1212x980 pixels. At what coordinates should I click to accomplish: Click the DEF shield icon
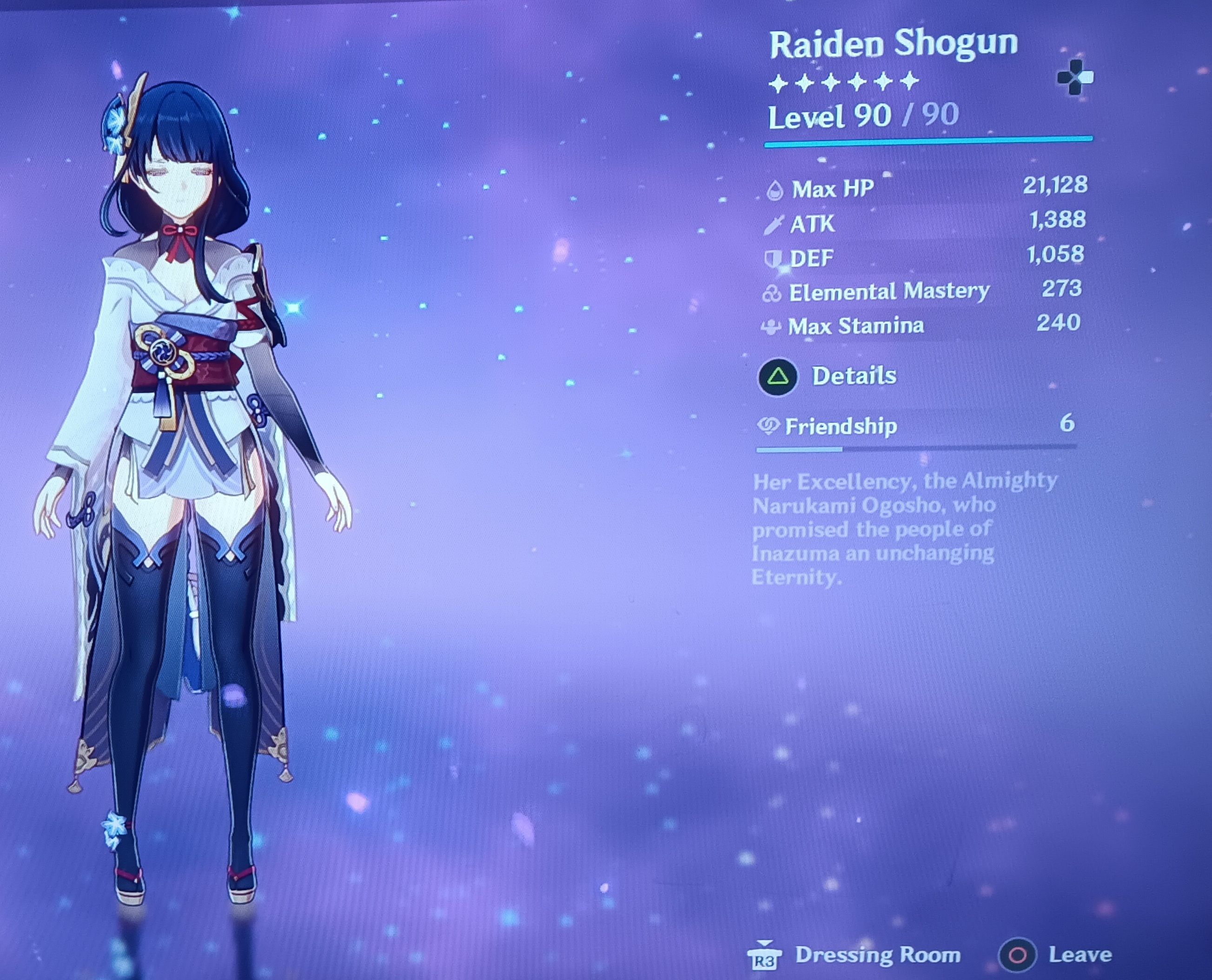(x=775, y=257)
